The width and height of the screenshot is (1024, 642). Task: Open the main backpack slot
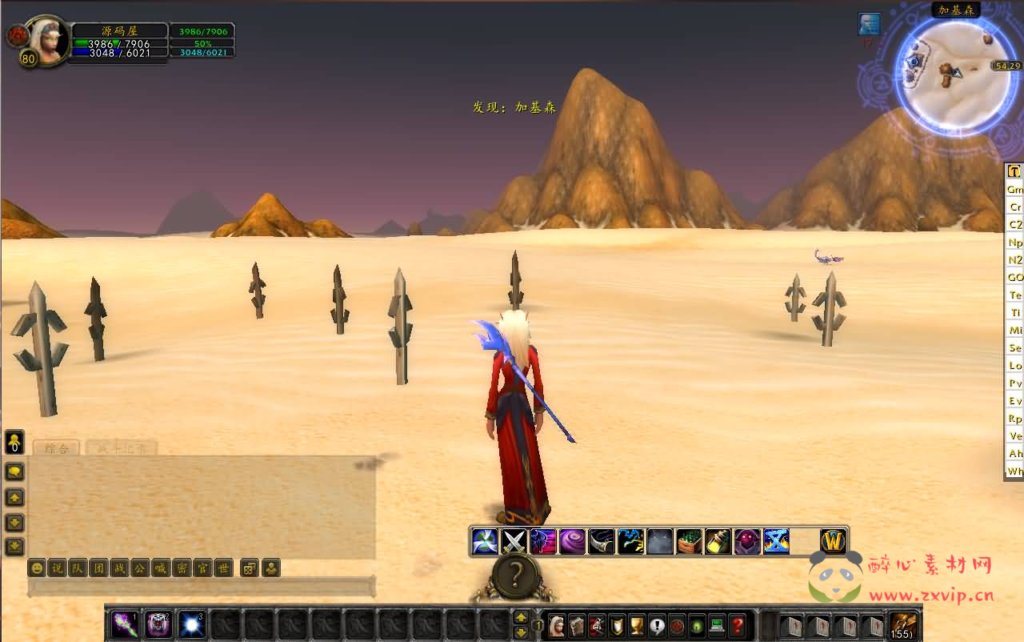pos(902,626)
